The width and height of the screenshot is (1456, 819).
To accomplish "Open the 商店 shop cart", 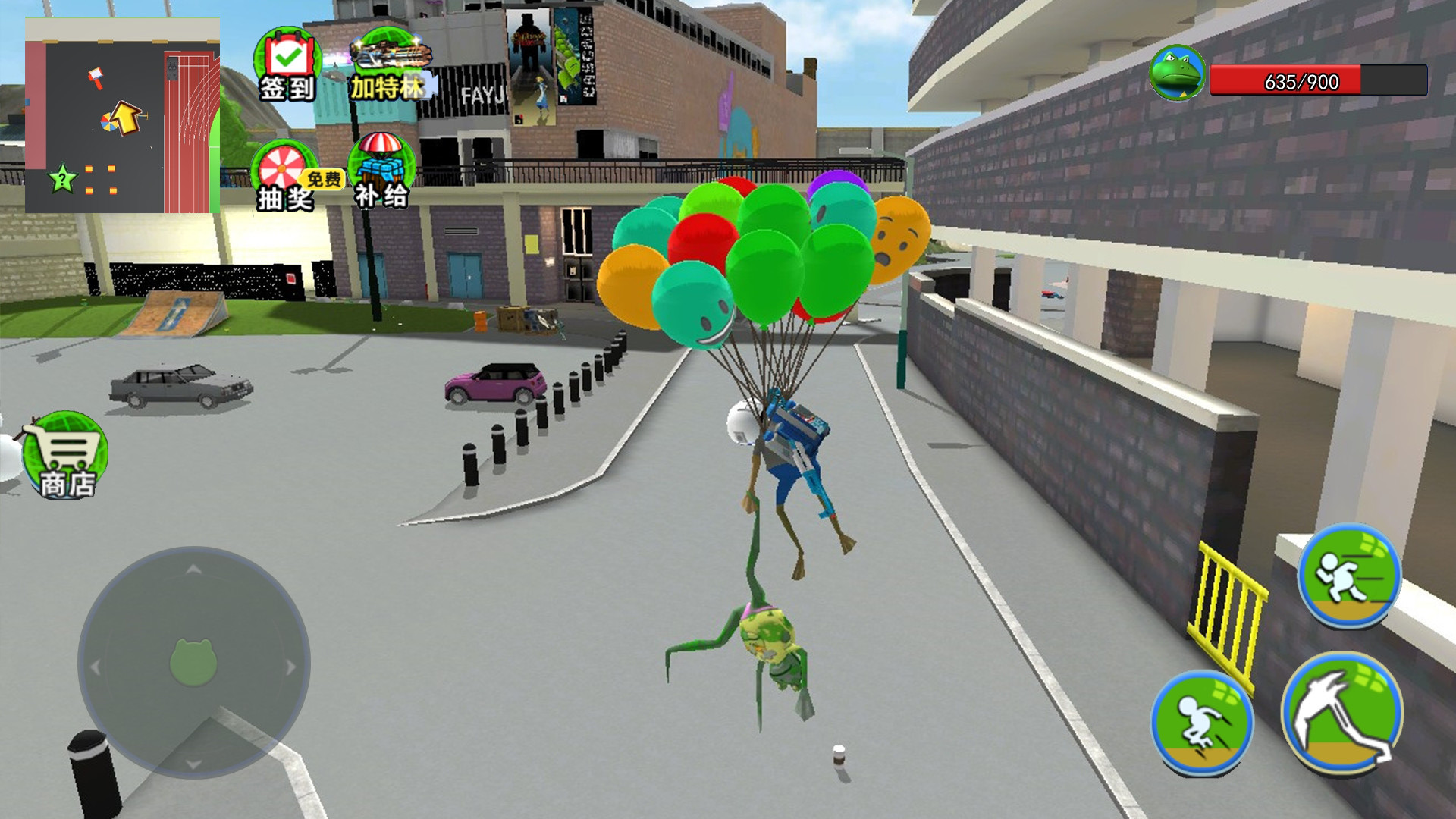I will (x=65, y=455).
